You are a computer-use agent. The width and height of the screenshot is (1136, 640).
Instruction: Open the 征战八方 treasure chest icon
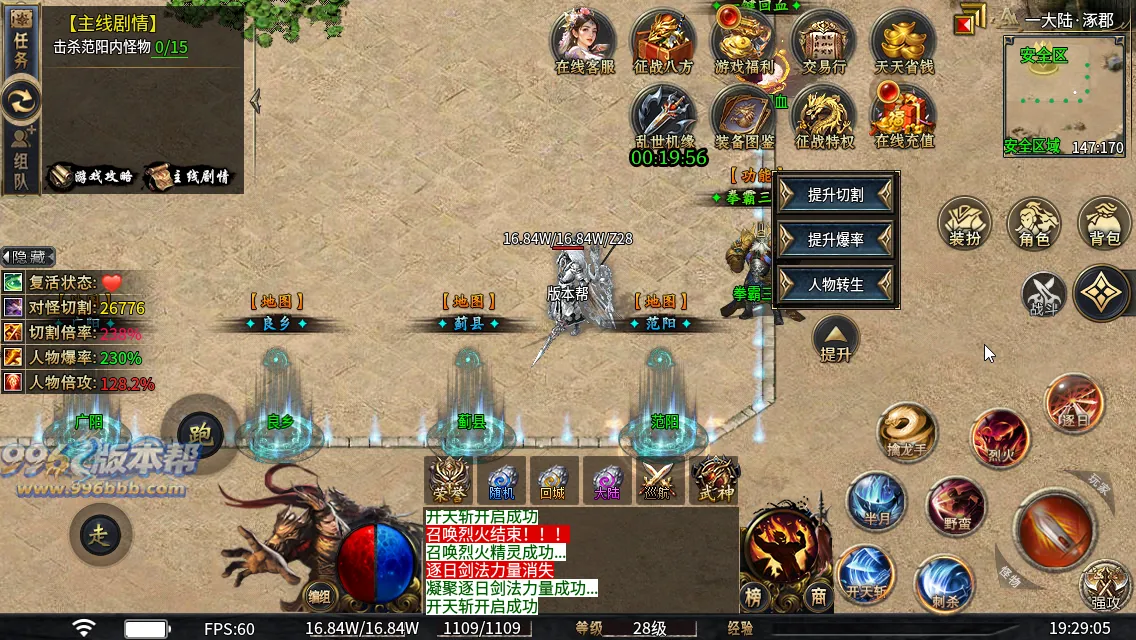click(x=663, y=41)
